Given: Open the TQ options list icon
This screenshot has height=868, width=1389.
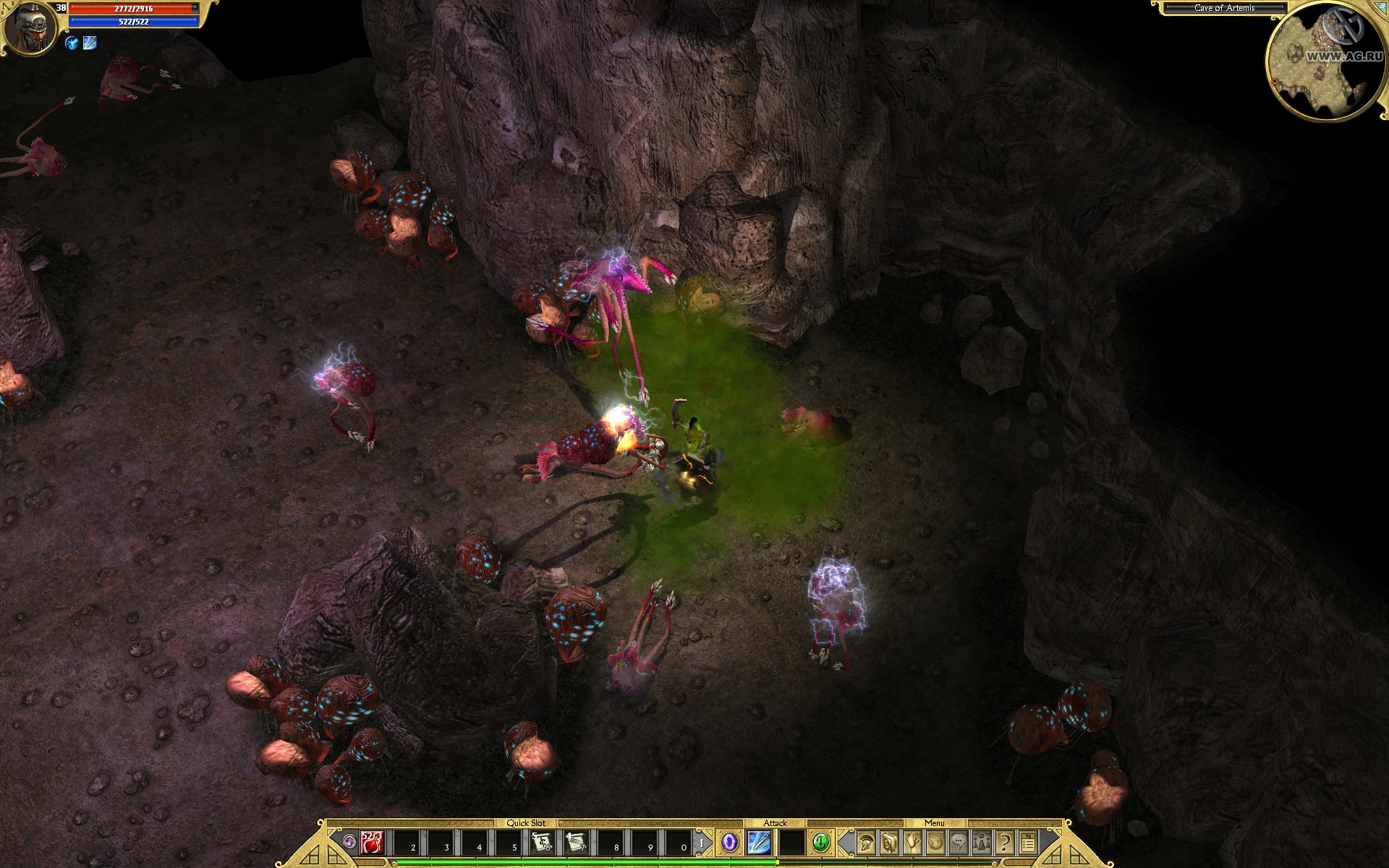Looking at the screenshot, I should tap(1028, 843).
